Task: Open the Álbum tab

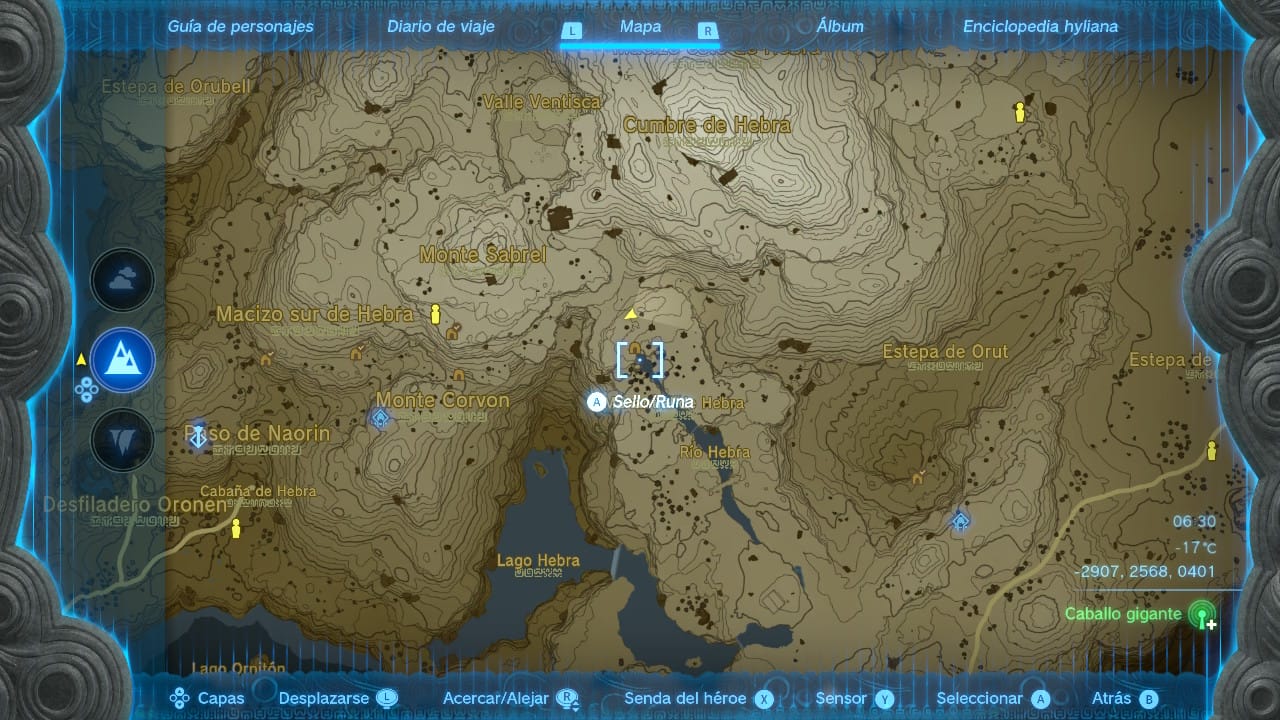Action: tap(840, 27)
